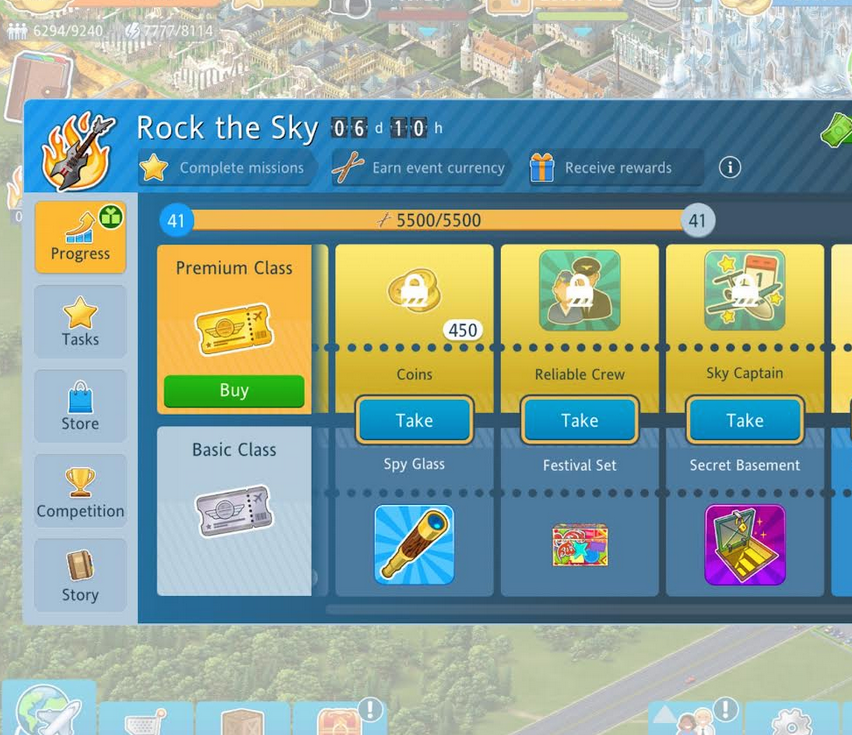The width and height of the screenshot is (852, 735).
Task: Select the locked Reliable Crew reward
Action: [579, 291]
